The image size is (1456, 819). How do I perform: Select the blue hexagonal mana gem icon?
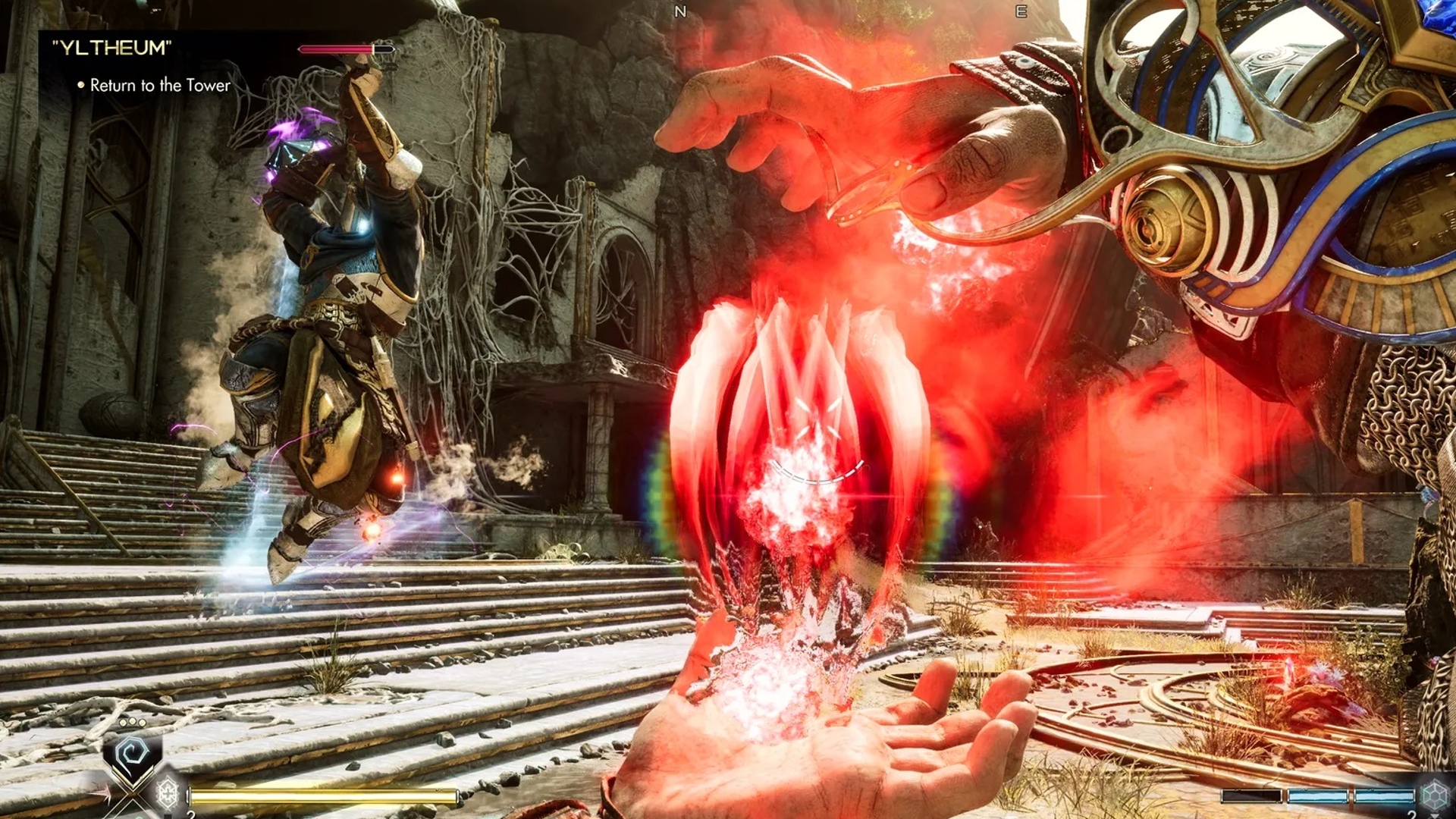1433,795
